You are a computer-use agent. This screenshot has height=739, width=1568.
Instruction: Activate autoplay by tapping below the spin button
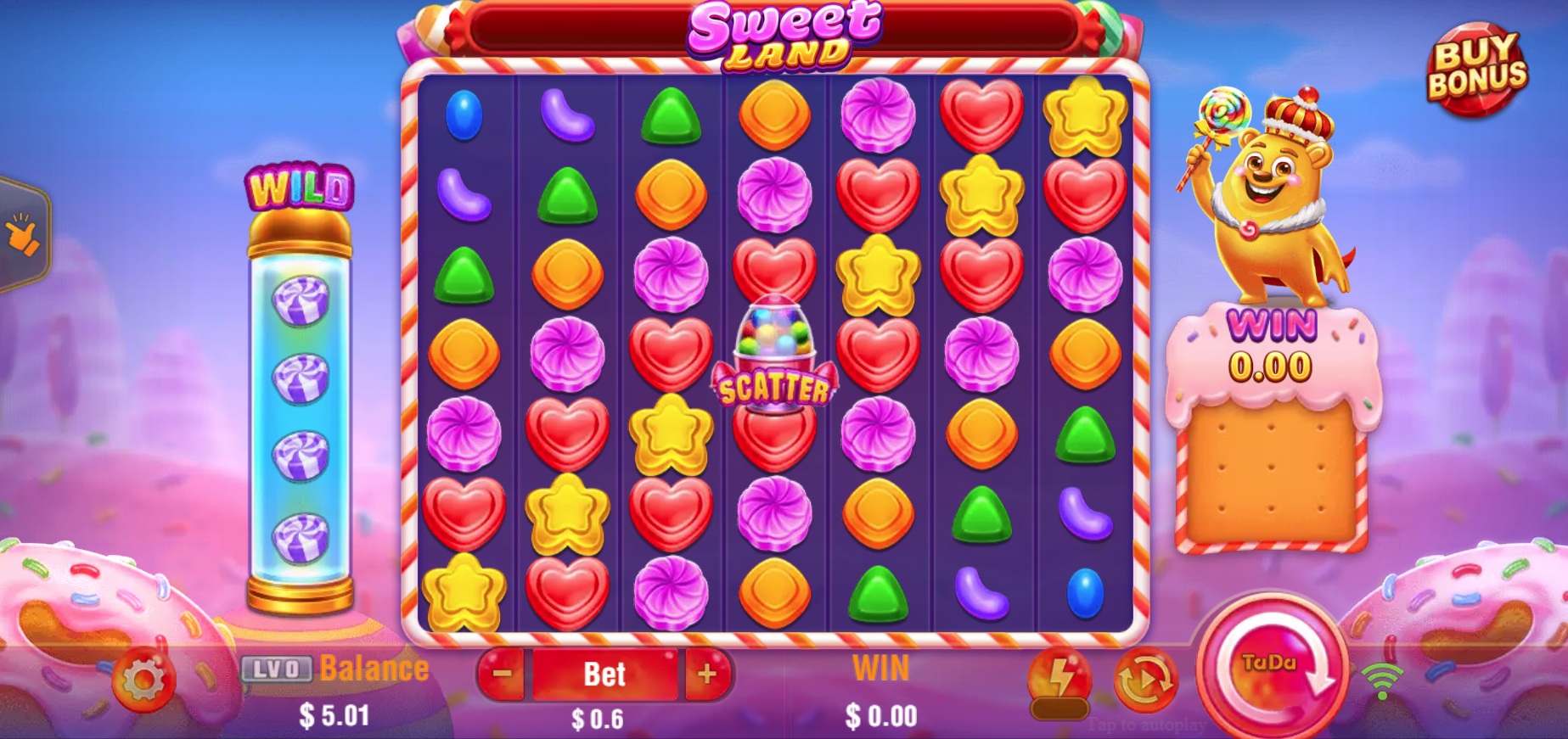[x=1146, y=724]
